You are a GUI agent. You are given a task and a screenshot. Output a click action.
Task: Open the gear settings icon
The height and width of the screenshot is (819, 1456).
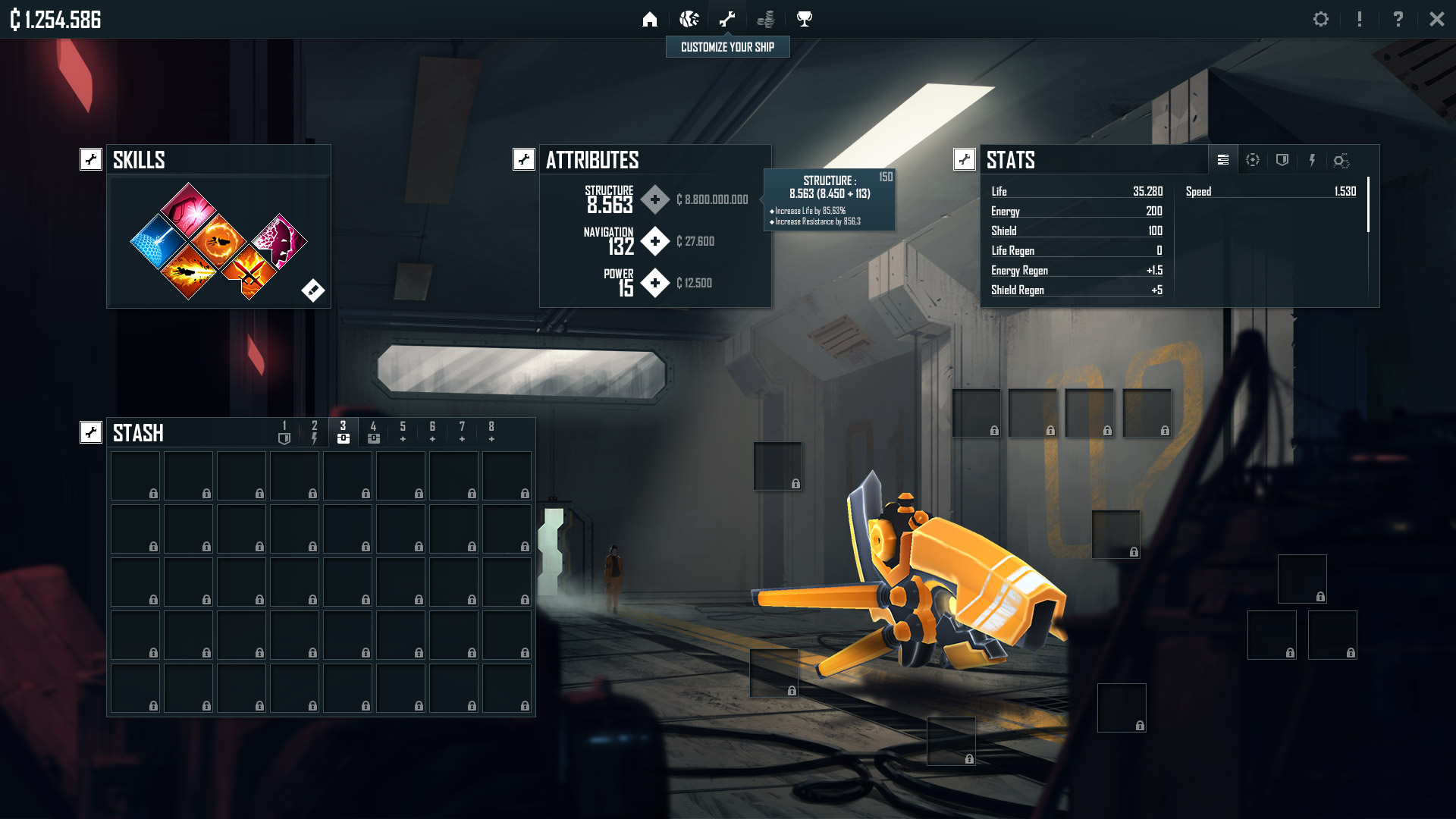pyautogui.click(x=1321, y=19)
